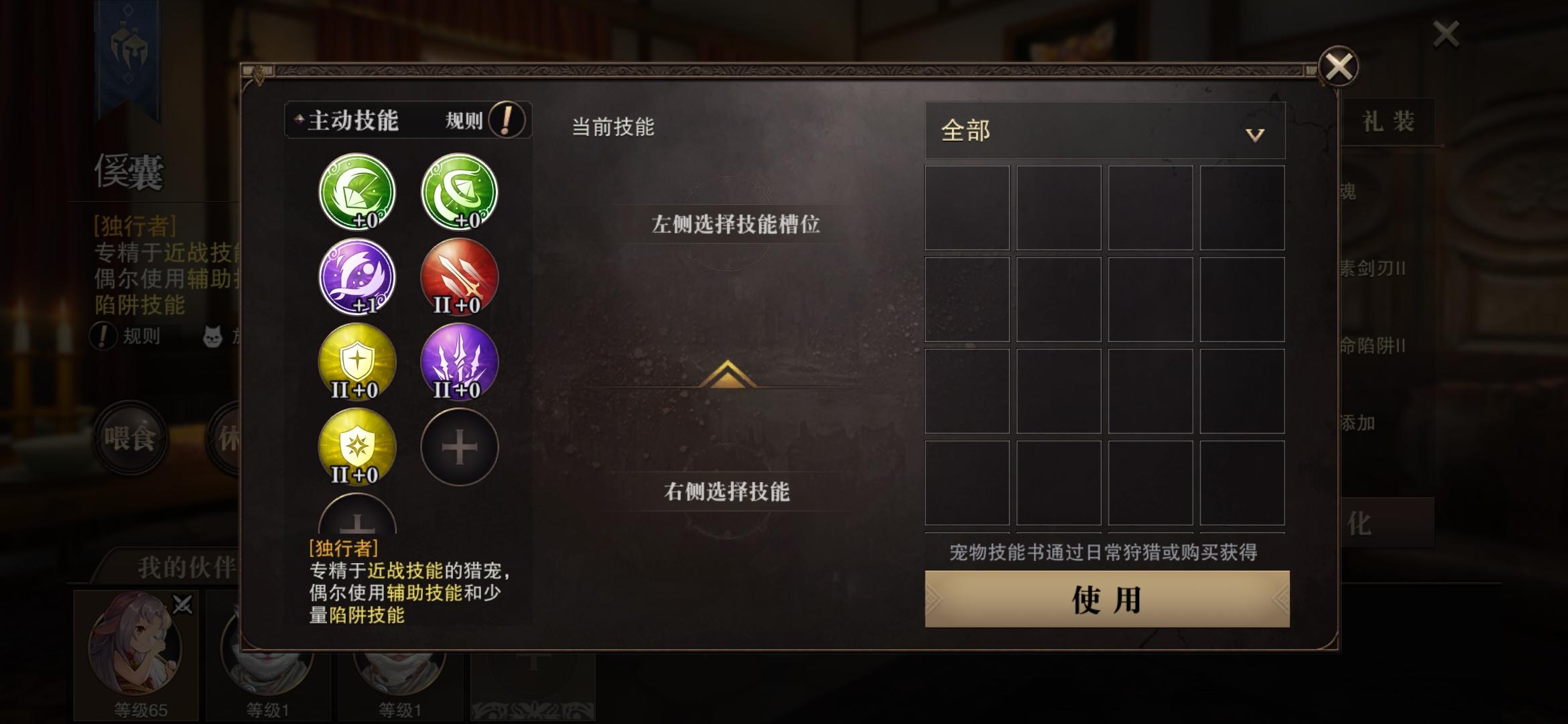Select the second green wind skill icon
The width and height of the screenshot is (1568, 724).
click(459, 192)
